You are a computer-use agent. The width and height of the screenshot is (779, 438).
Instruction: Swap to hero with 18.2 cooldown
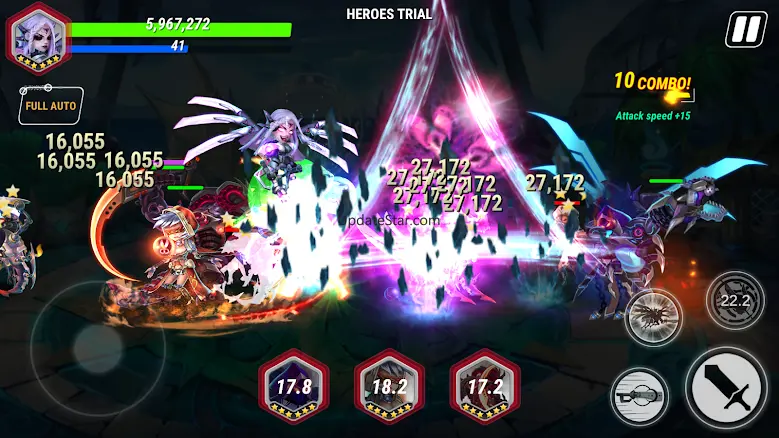tap(389, 388)
